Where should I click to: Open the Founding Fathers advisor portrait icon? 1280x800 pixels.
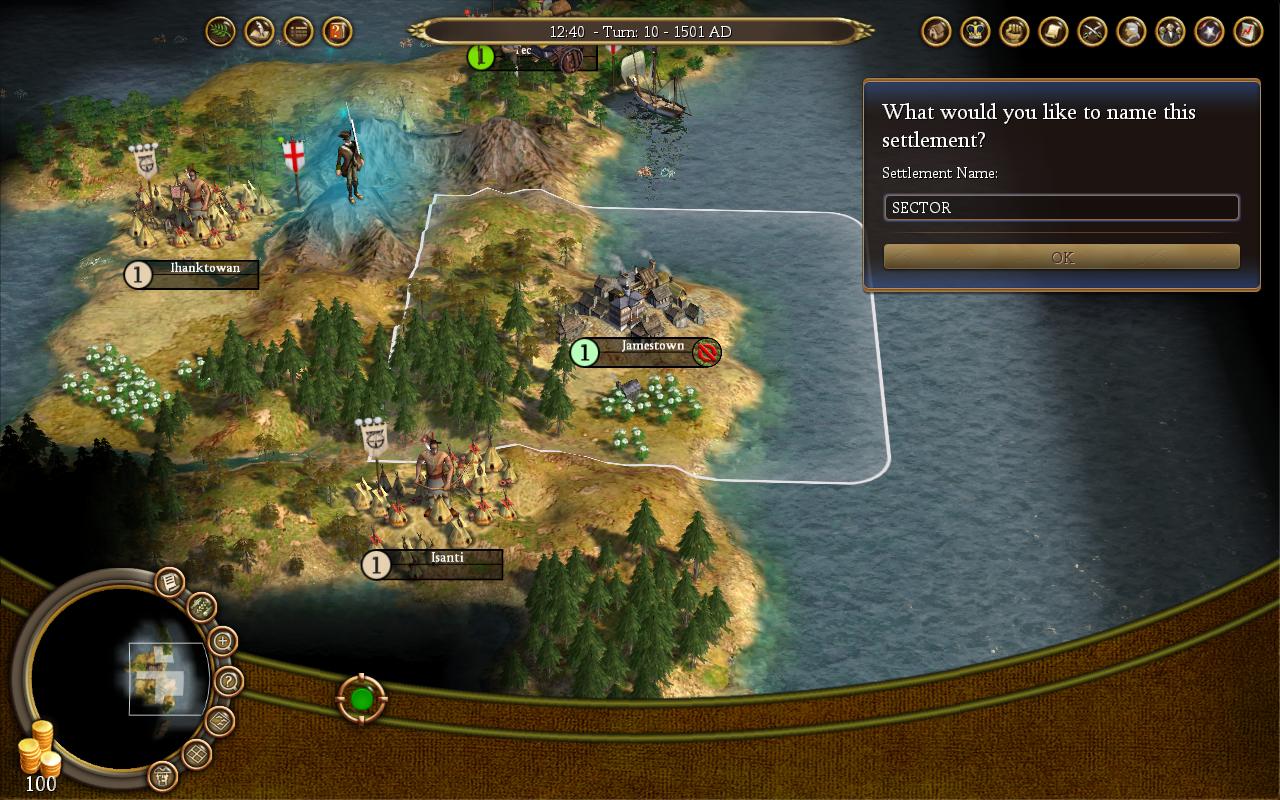click(1129, 31)
